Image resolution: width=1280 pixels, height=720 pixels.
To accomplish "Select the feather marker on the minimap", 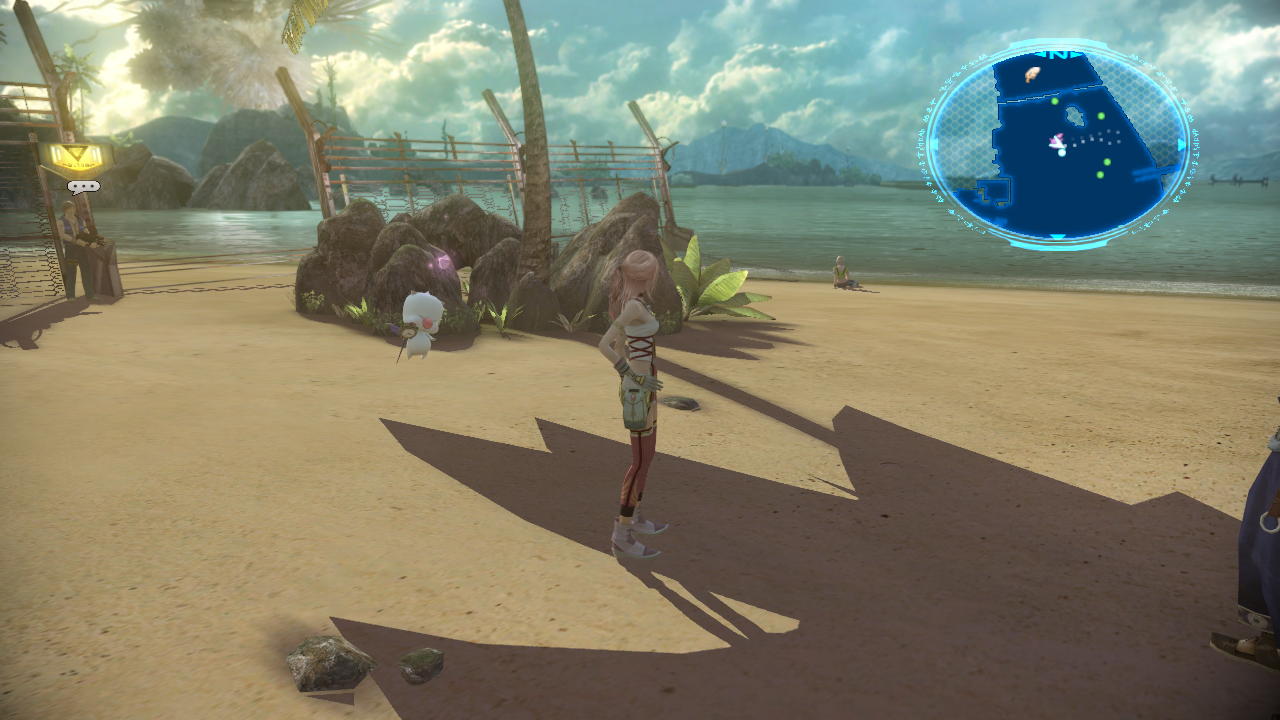I will point(1031,73).
